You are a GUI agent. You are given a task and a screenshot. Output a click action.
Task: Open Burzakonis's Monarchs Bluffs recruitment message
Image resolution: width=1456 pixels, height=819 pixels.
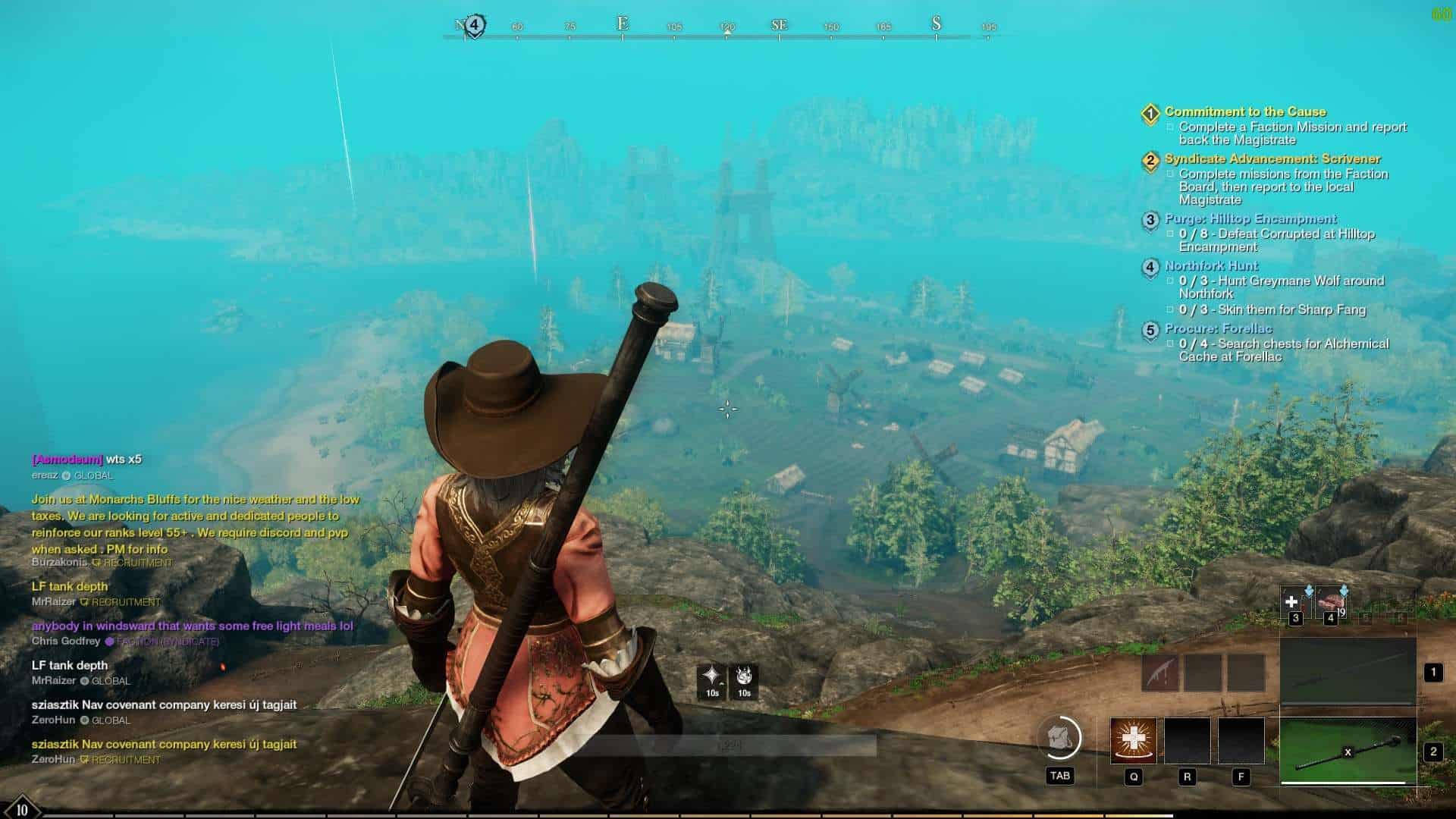pos(195,524)
